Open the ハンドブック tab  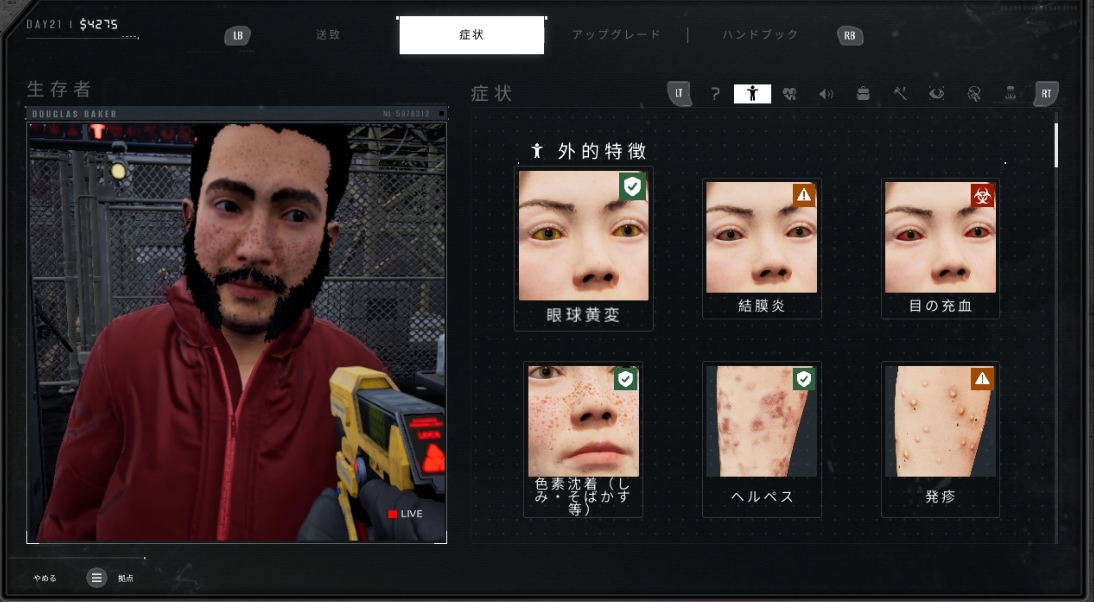click(760, 35)
